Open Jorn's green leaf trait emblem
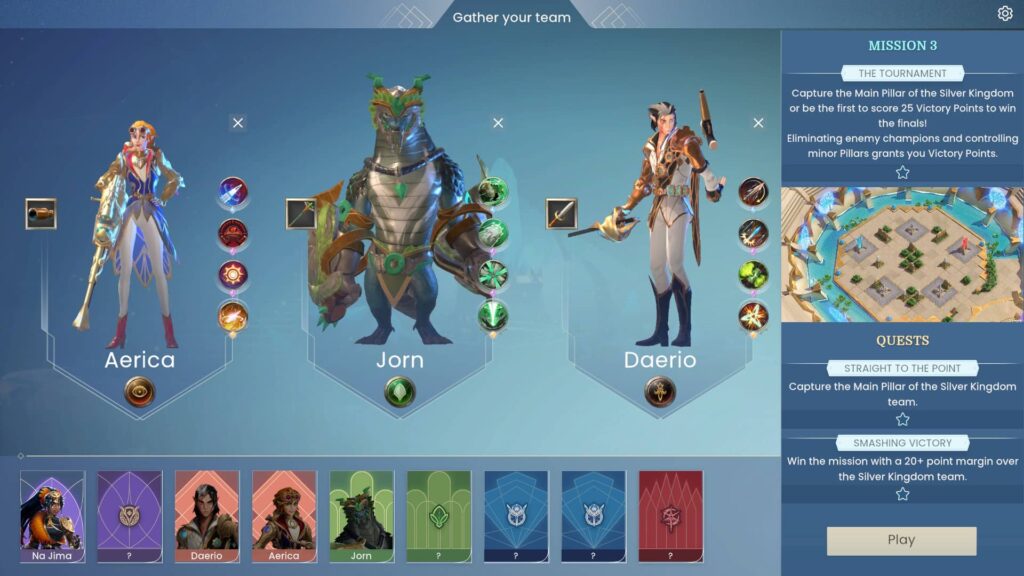The height and width of the screenshot is (576, 1024). point(400,392)
